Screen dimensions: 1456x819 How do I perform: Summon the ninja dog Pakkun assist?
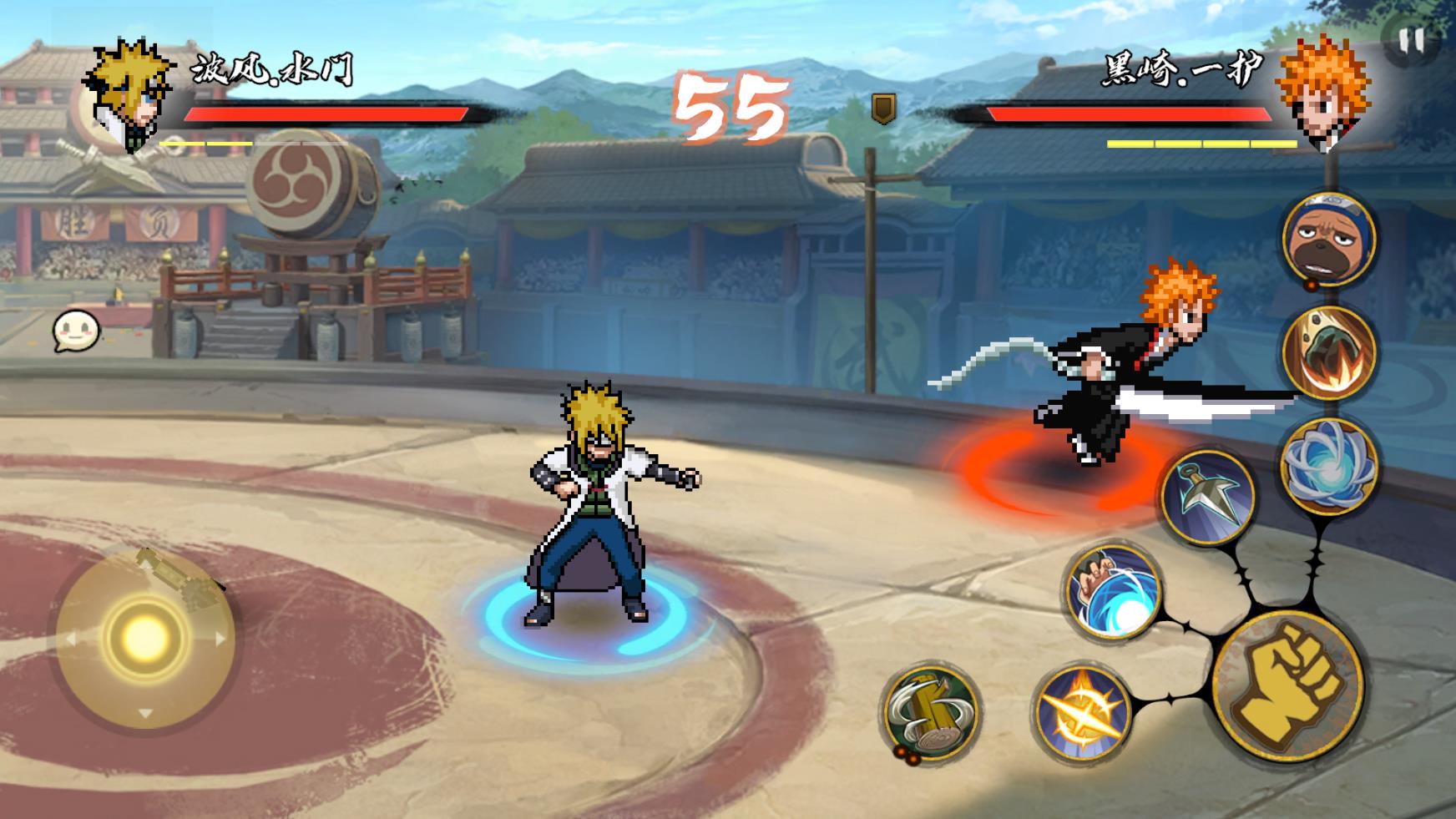point(1329,239)
